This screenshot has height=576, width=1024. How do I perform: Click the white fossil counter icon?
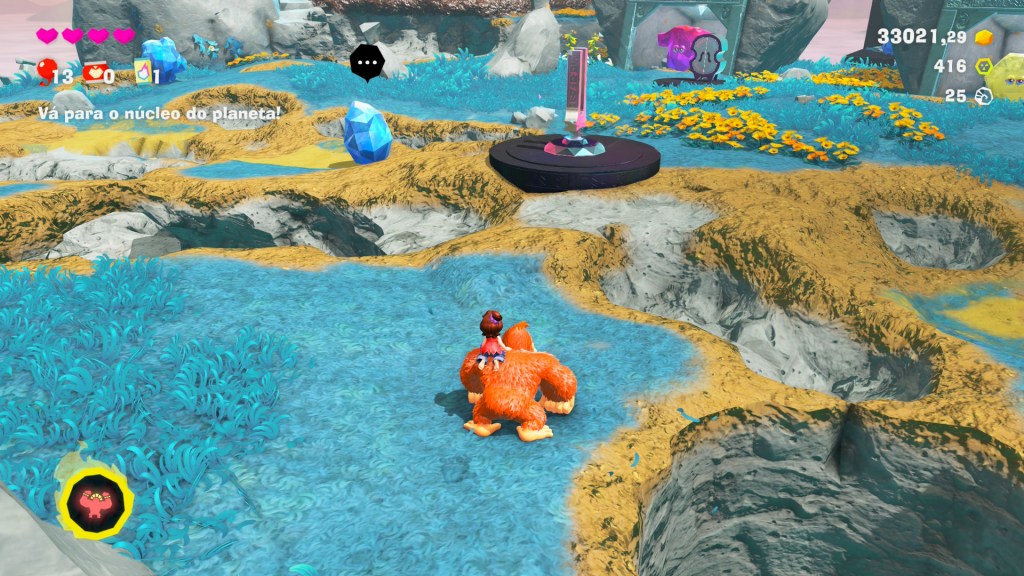983,96
